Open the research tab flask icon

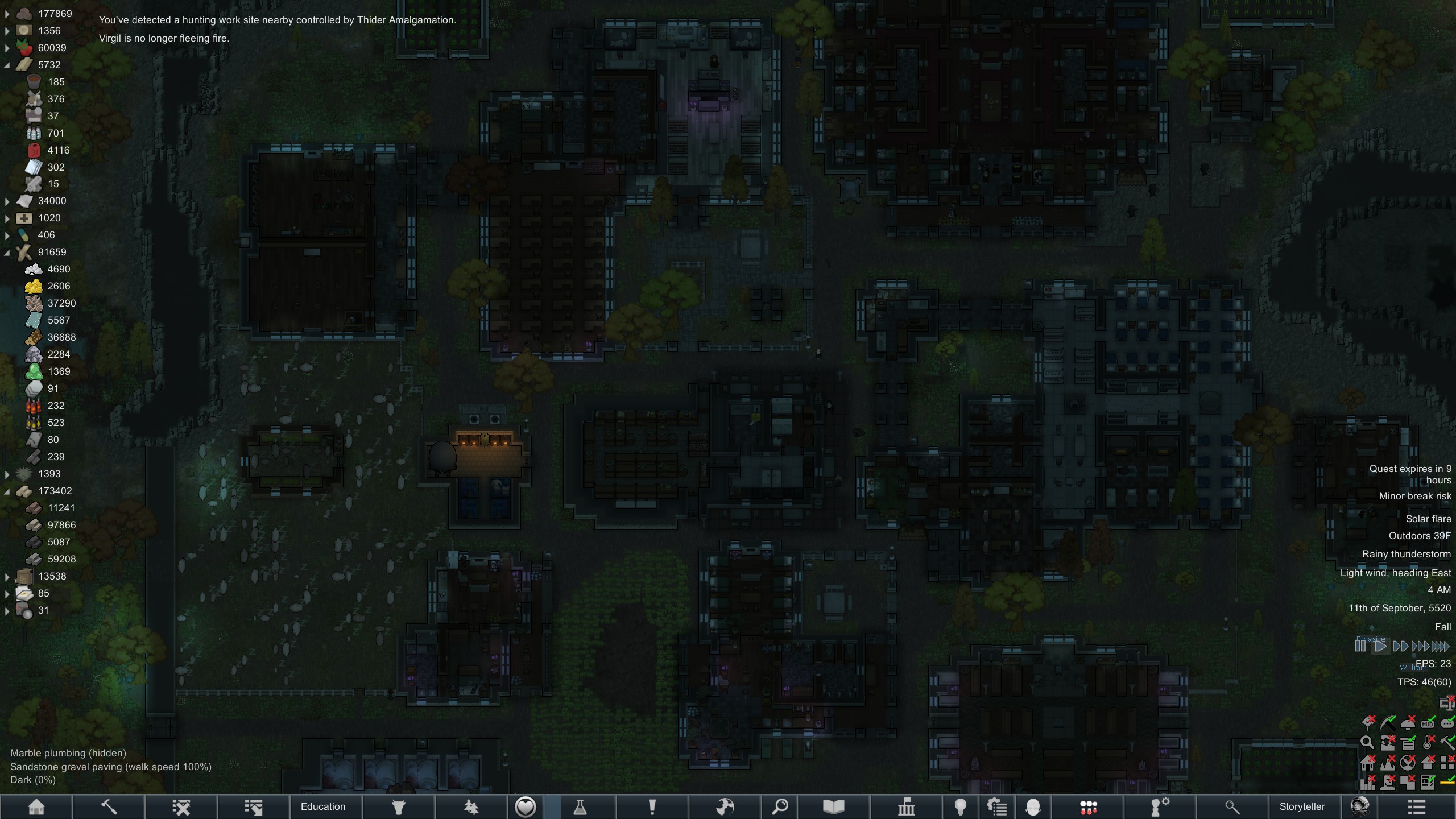[x=580, y=806]
